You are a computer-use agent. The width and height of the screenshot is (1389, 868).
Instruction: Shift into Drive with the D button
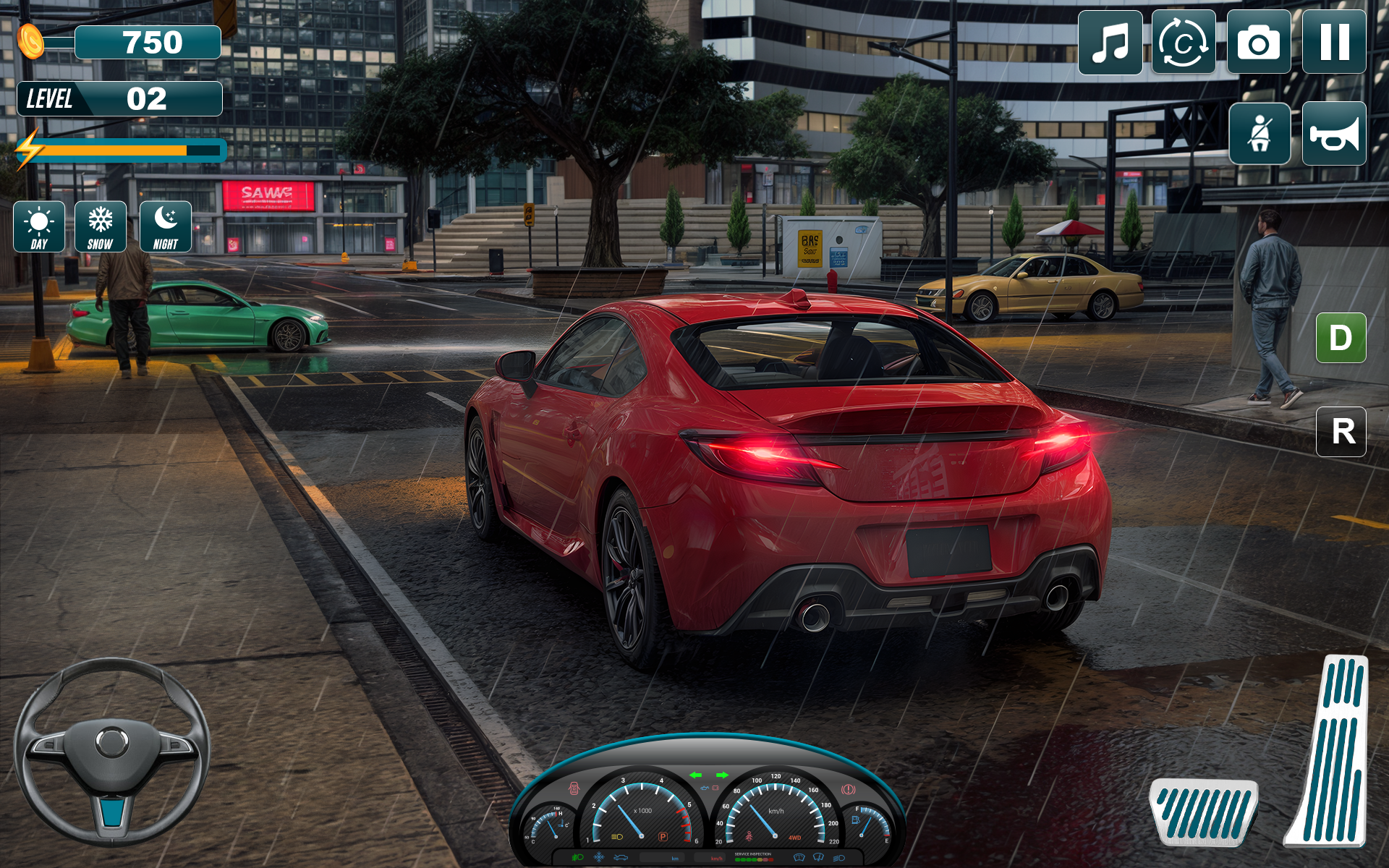point(1343,337)
